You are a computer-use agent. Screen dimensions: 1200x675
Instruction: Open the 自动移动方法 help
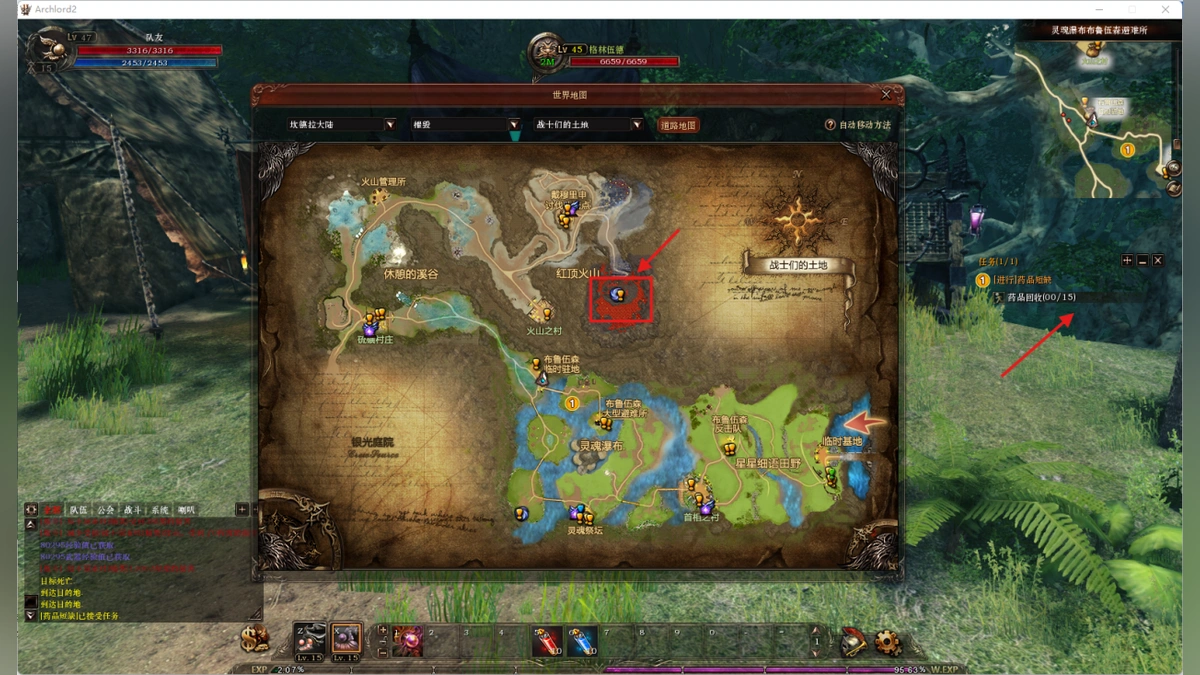(857, 125)
